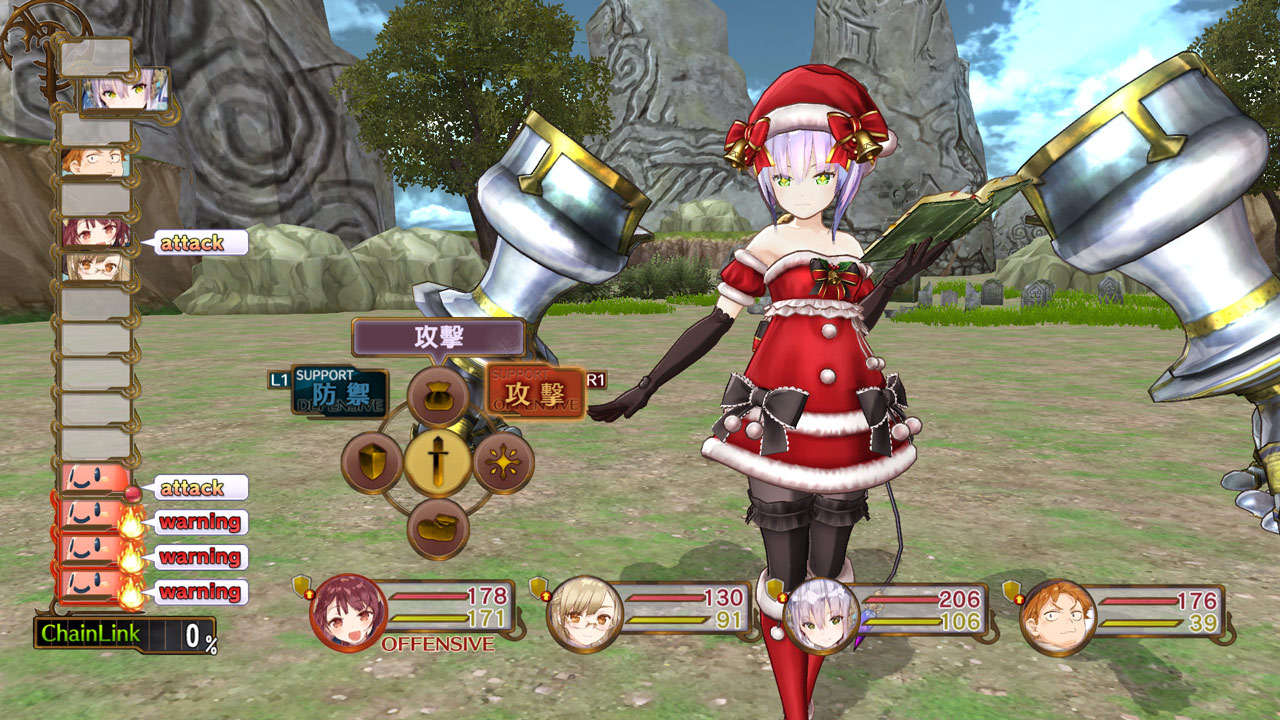Click the enemy turn card labeled attack
Image resolution: width=1280 pixels, height=720 pixels.
click(x=96, y=479)
